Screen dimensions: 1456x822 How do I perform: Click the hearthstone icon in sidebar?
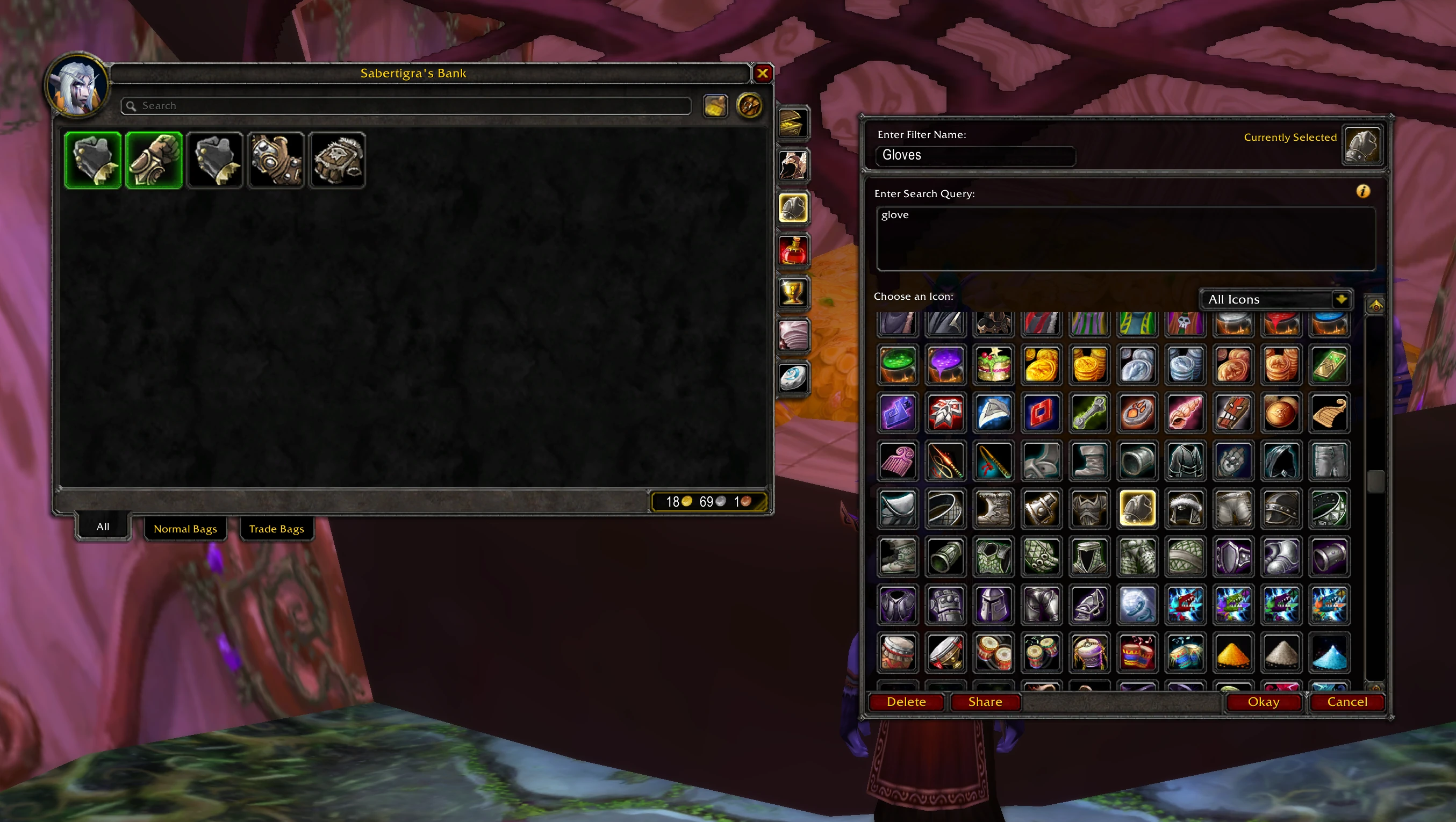793,377
